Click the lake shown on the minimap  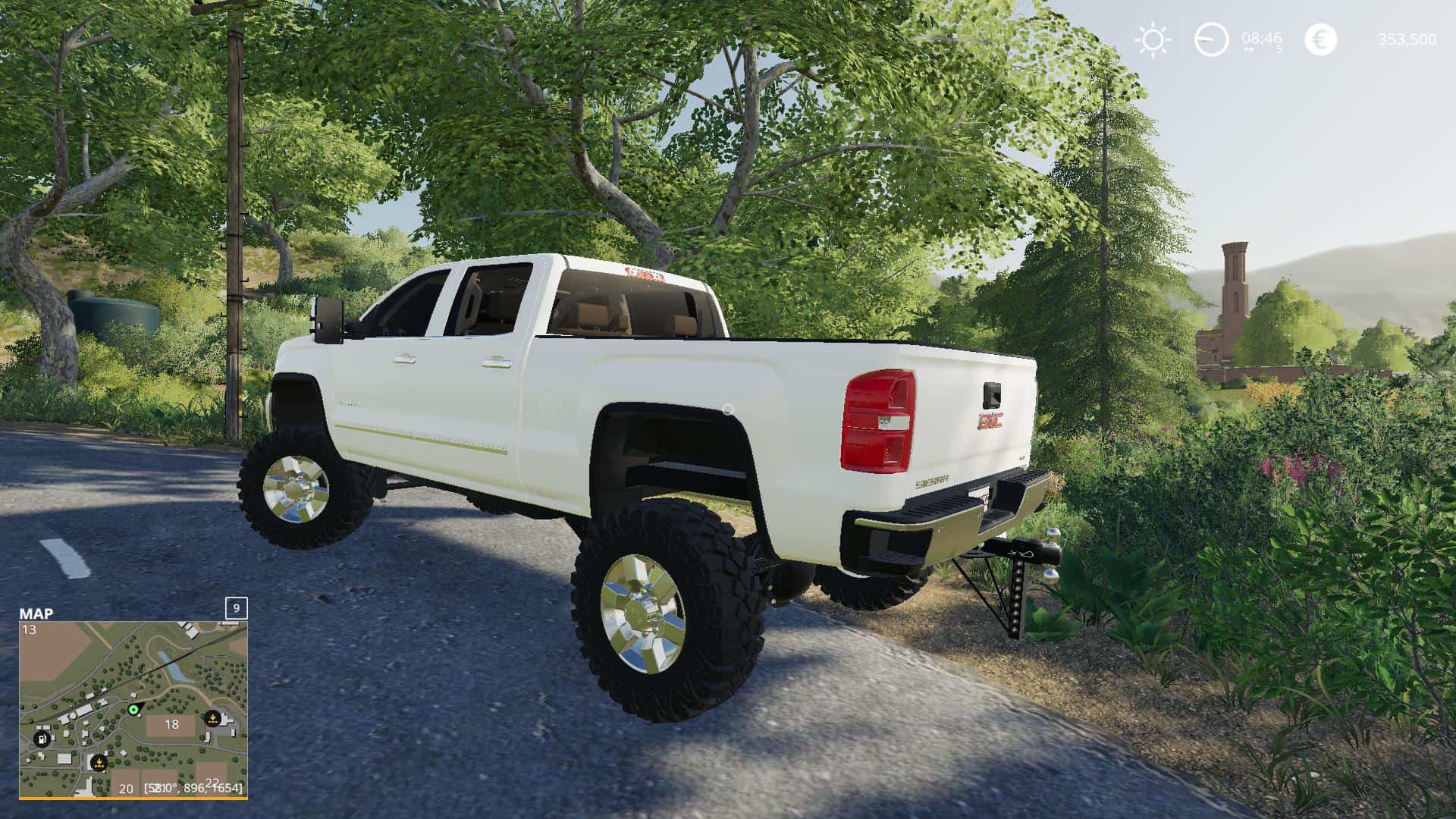tap(171, 667)
